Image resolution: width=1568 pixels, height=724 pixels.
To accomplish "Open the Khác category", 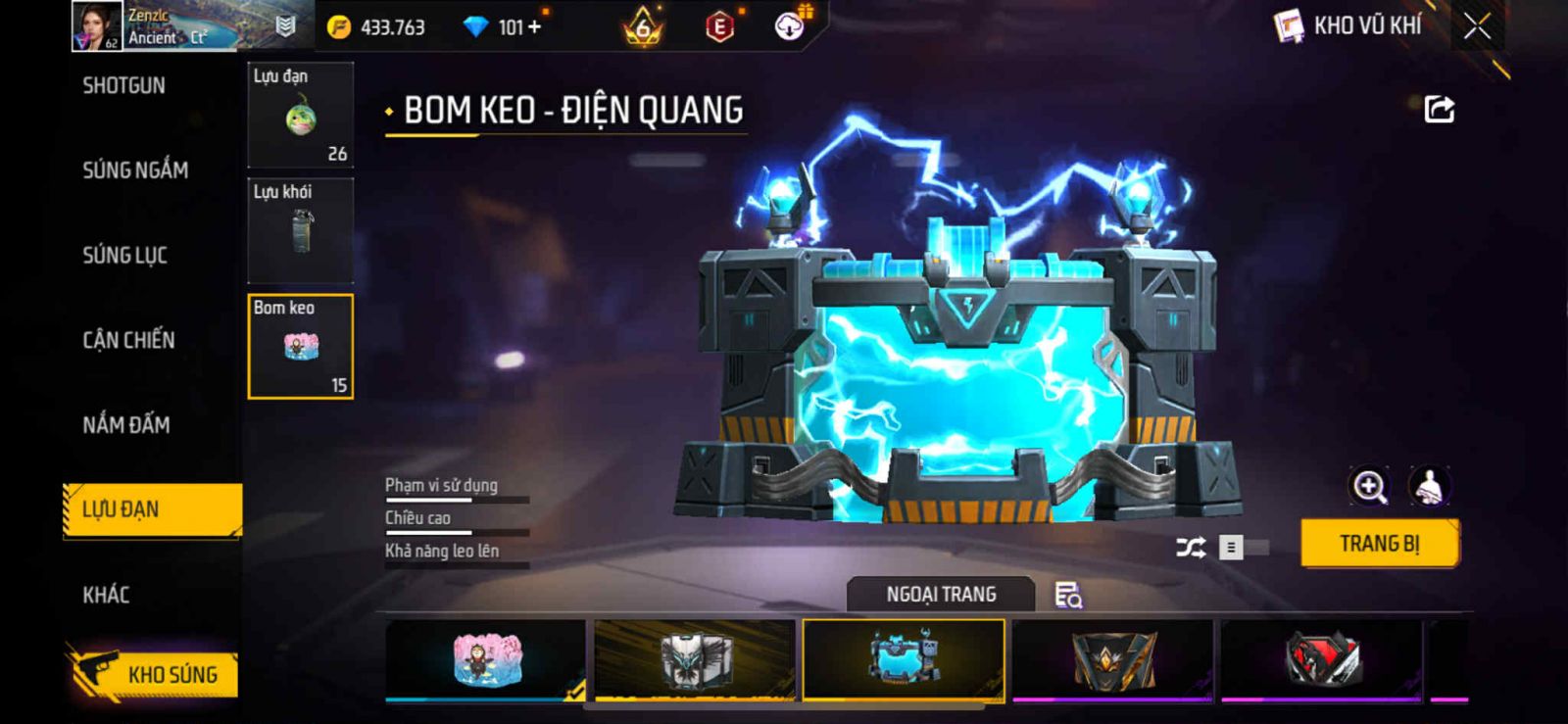I will point(106,595).
